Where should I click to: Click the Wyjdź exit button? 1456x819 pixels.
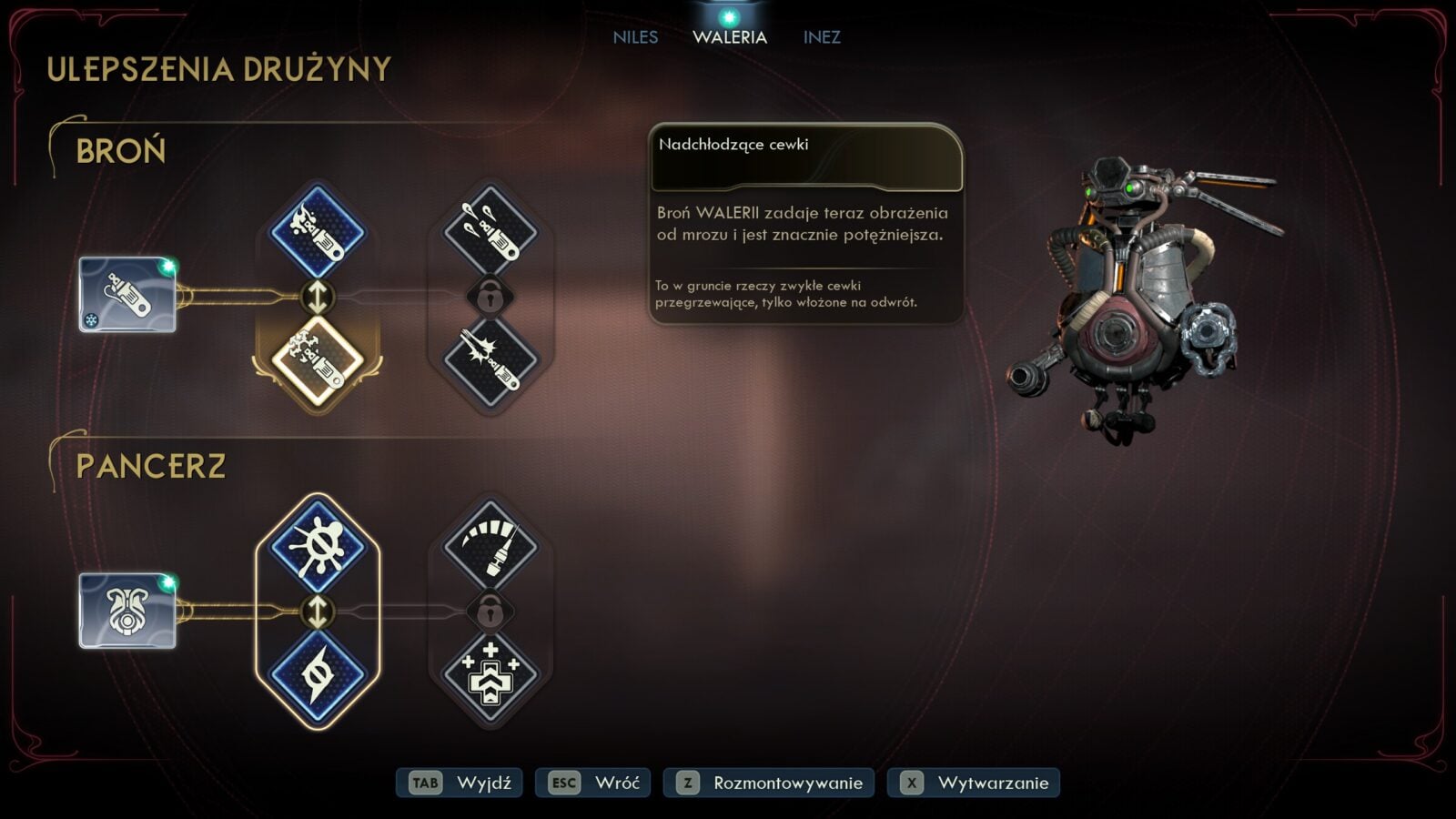[x=460, y=783]
